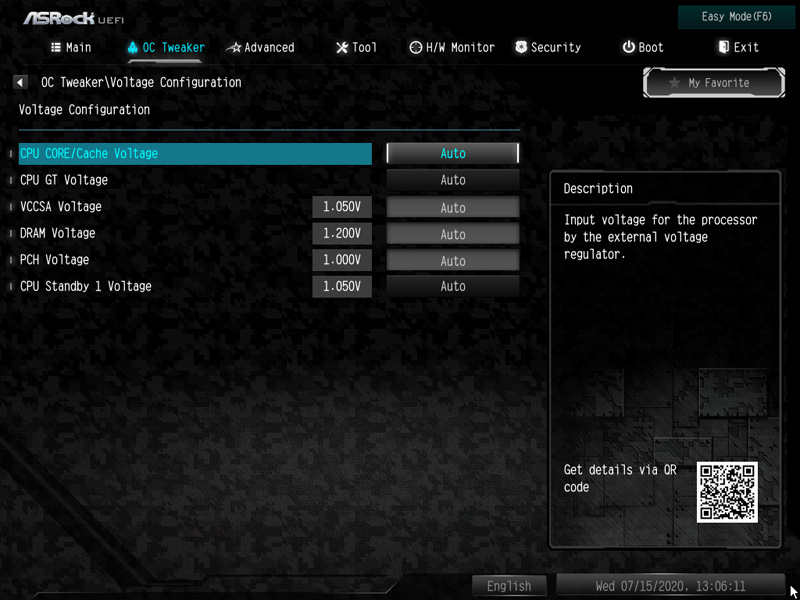Switch to the Security tab

coord(548,47)
